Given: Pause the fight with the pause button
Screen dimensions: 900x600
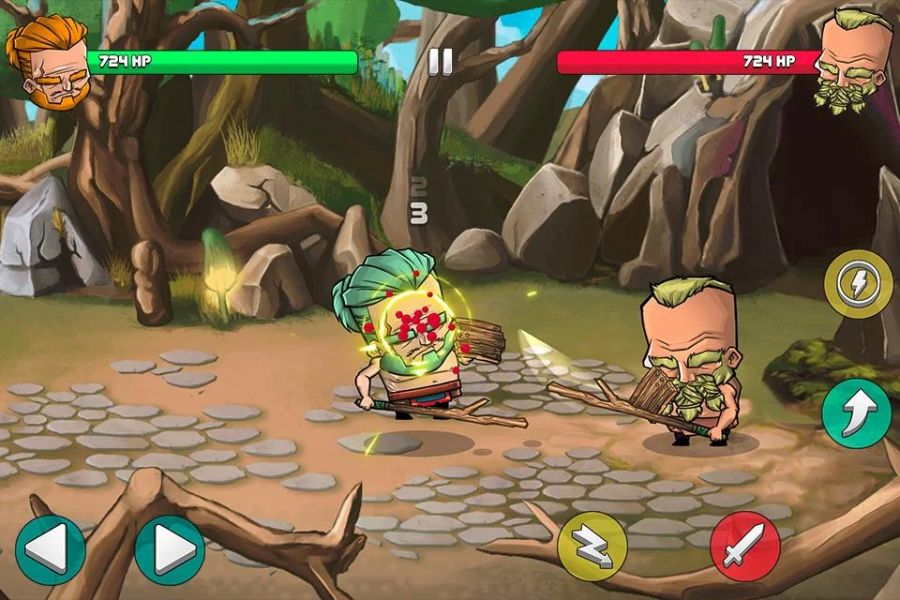Looking at the screenshot, I should (440, 62).
